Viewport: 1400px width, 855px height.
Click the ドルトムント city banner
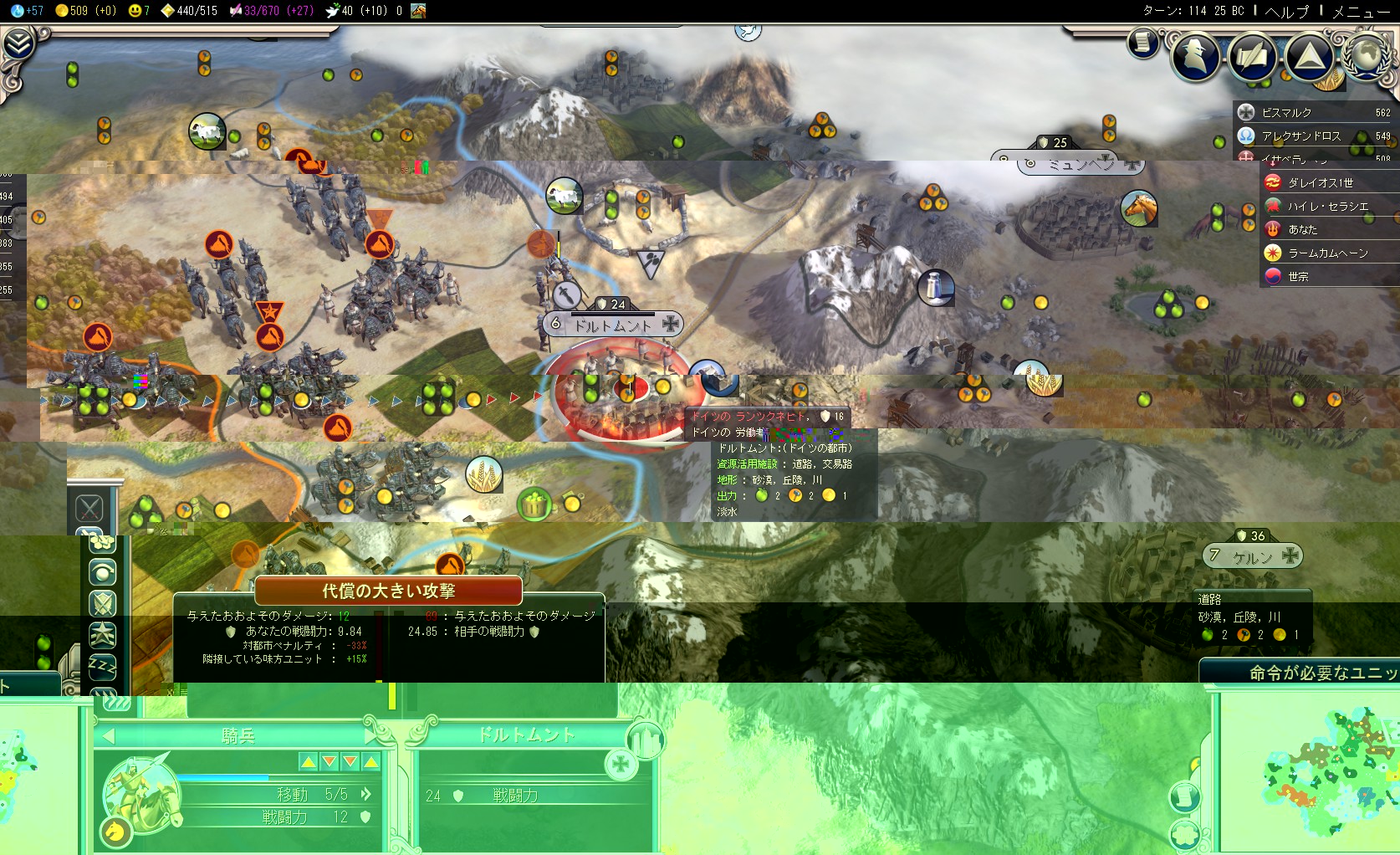pyautogui.click(x=613, y=325)
